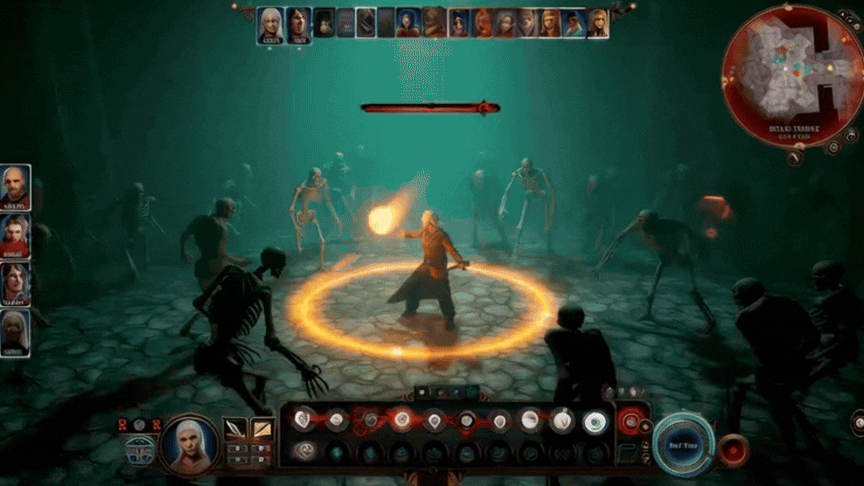864x486 pixels.
Task: Select the last blonde portrait in turn order
Action: (x=597, y=23)
